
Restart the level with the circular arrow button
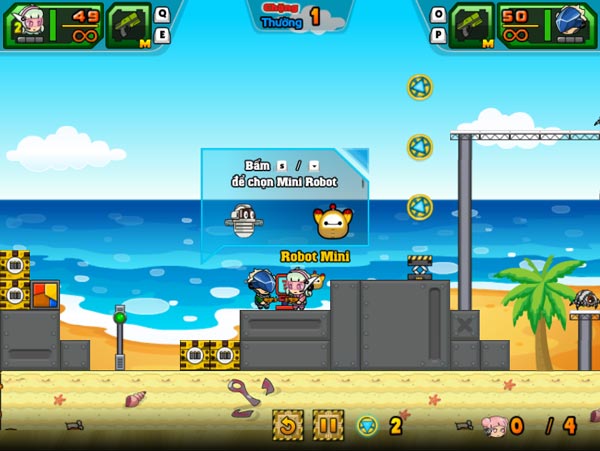click(x=289, y=425)
